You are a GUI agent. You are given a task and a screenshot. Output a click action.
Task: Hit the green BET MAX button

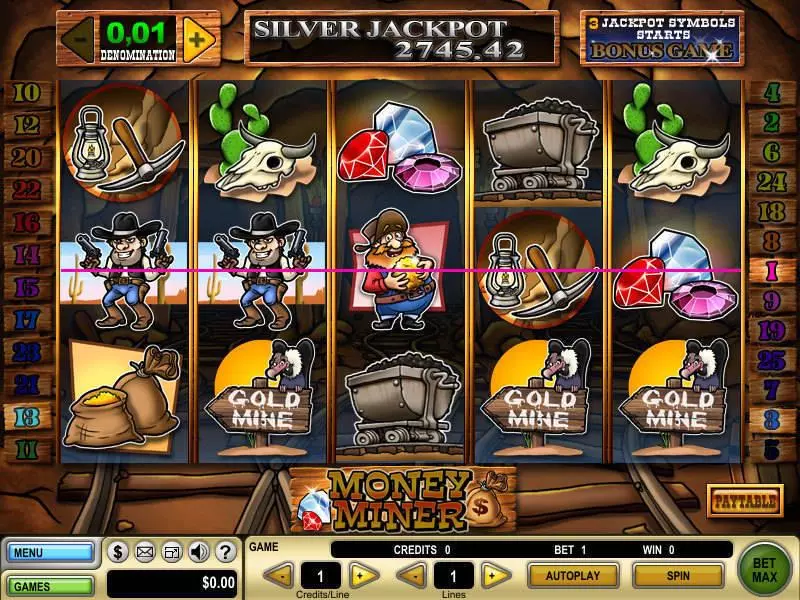tap(765, 570)
